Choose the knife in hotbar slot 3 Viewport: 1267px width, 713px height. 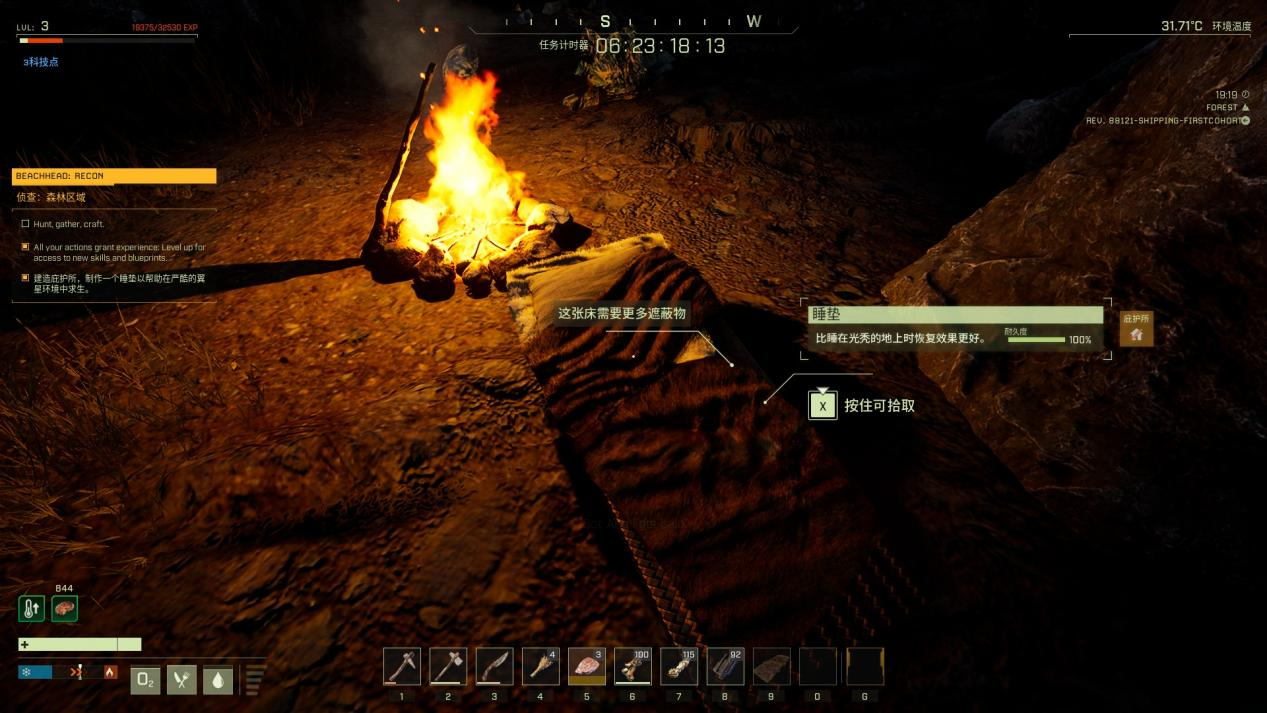click(x=494, y=666)
